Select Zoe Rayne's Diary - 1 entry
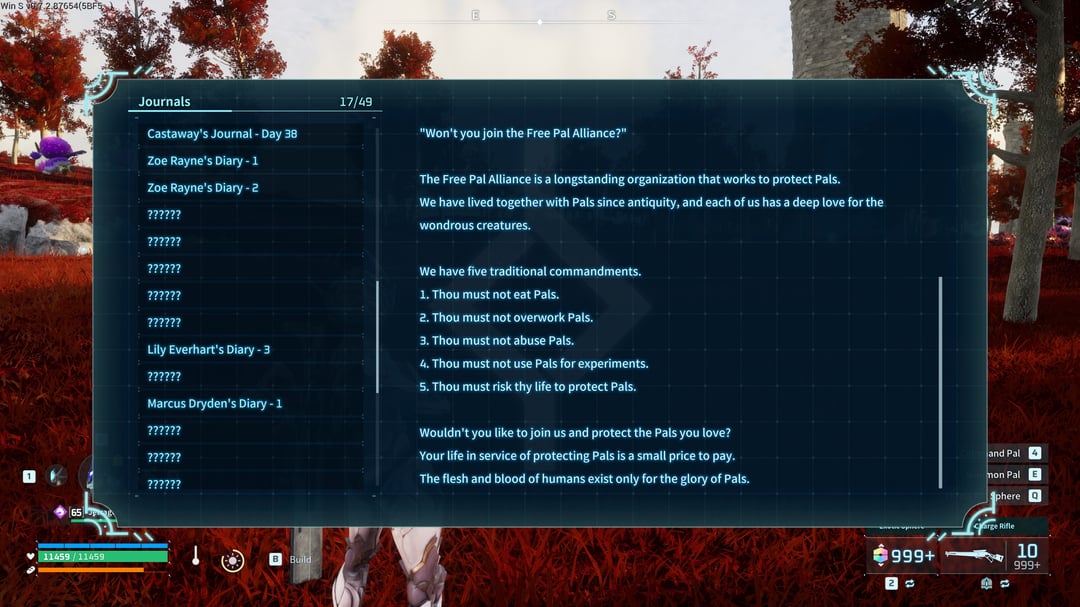Screen dimensions: 1080x607 coord(203,161)
